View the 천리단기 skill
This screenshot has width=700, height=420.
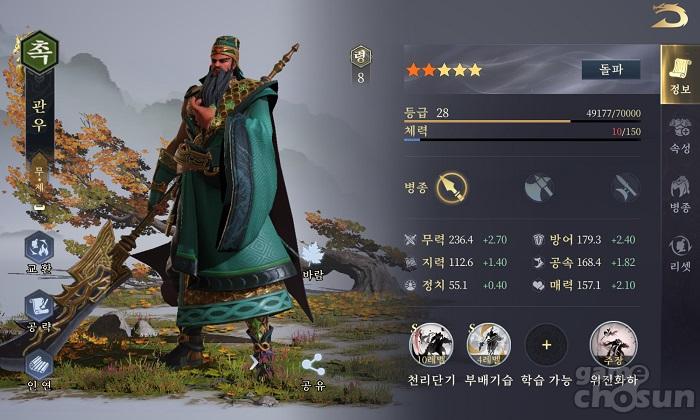pyautogui.click(x=430, y=345)
